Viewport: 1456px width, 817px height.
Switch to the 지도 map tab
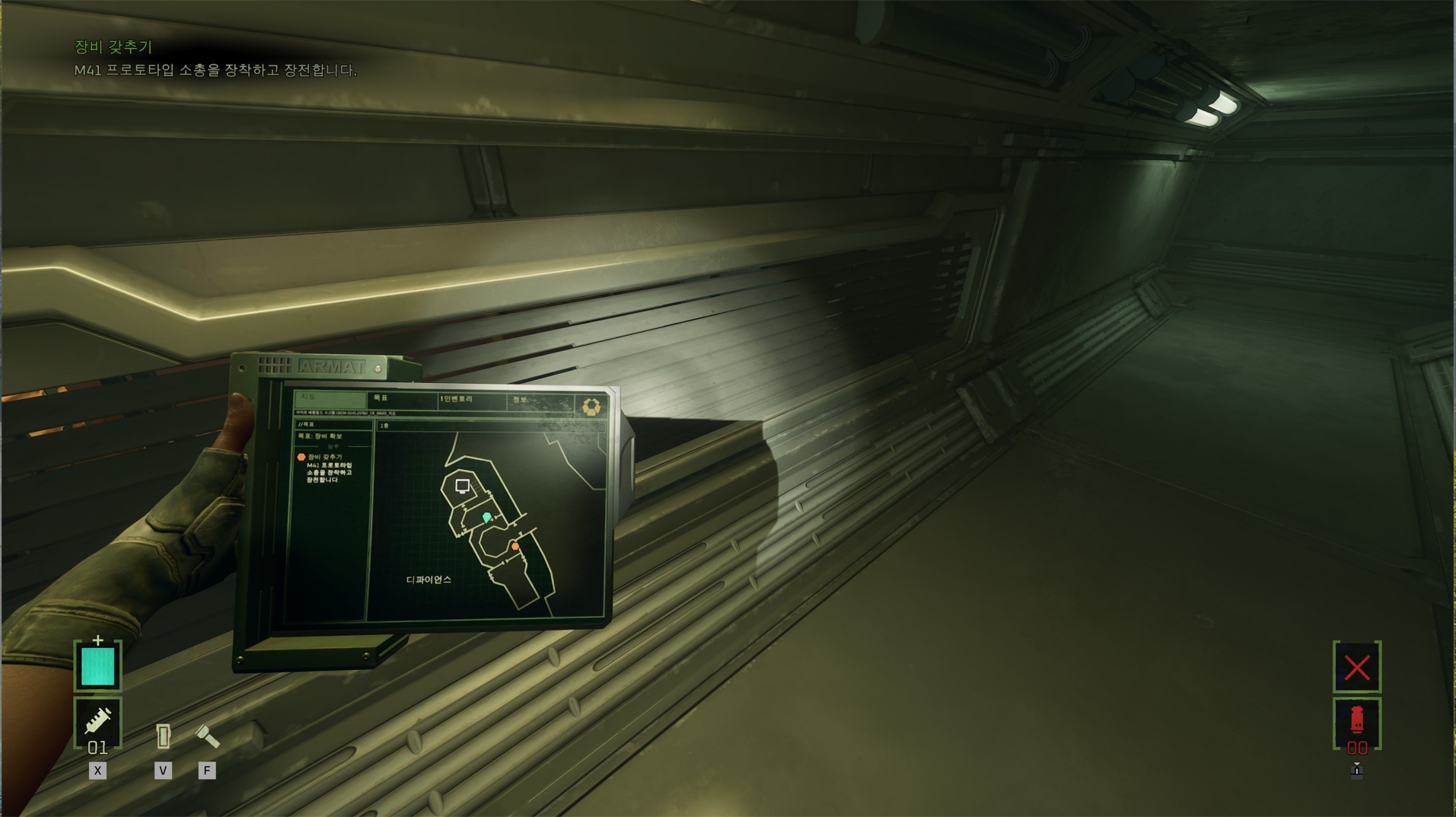(329, 398)
